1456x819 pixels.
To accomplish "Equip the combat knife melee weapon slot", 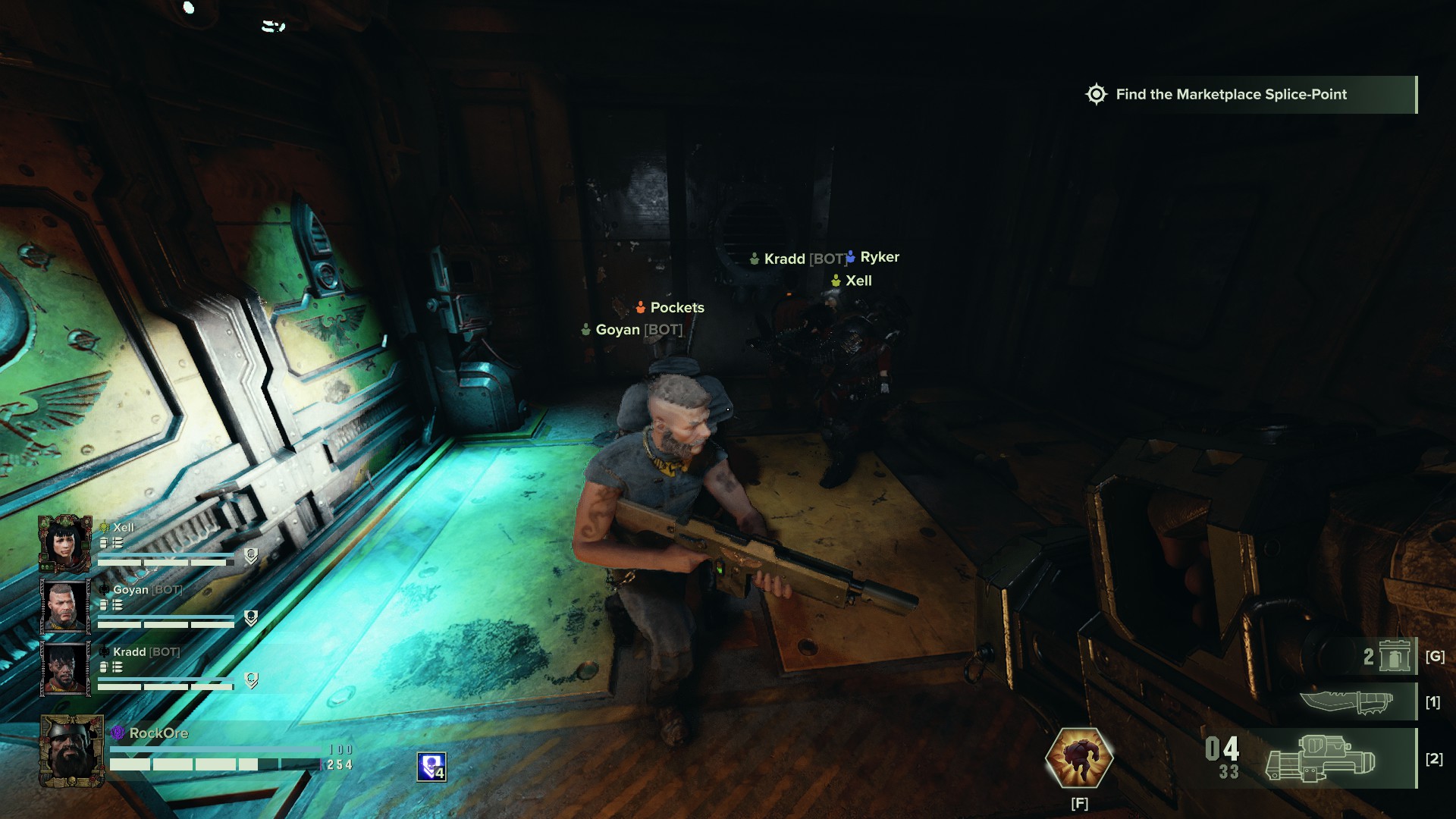I will point(1348,702).
